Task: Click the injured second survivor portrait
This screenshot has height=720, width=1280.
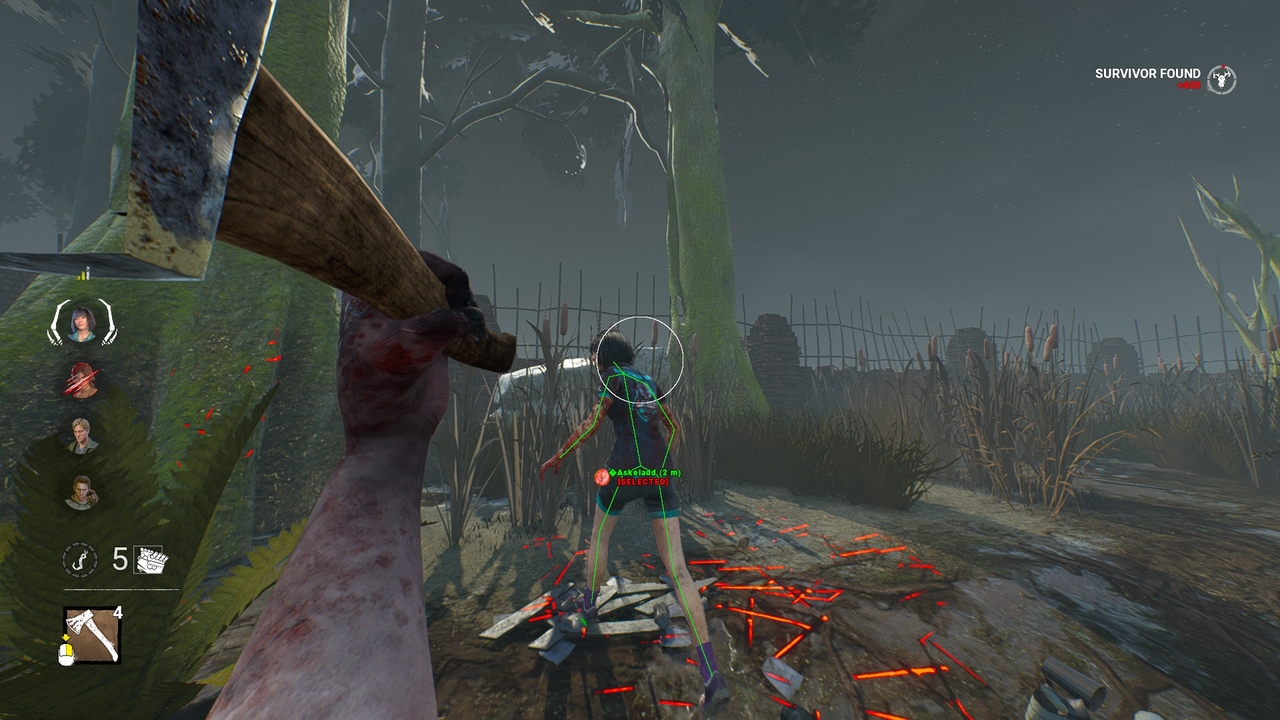Action: [81, 380]
